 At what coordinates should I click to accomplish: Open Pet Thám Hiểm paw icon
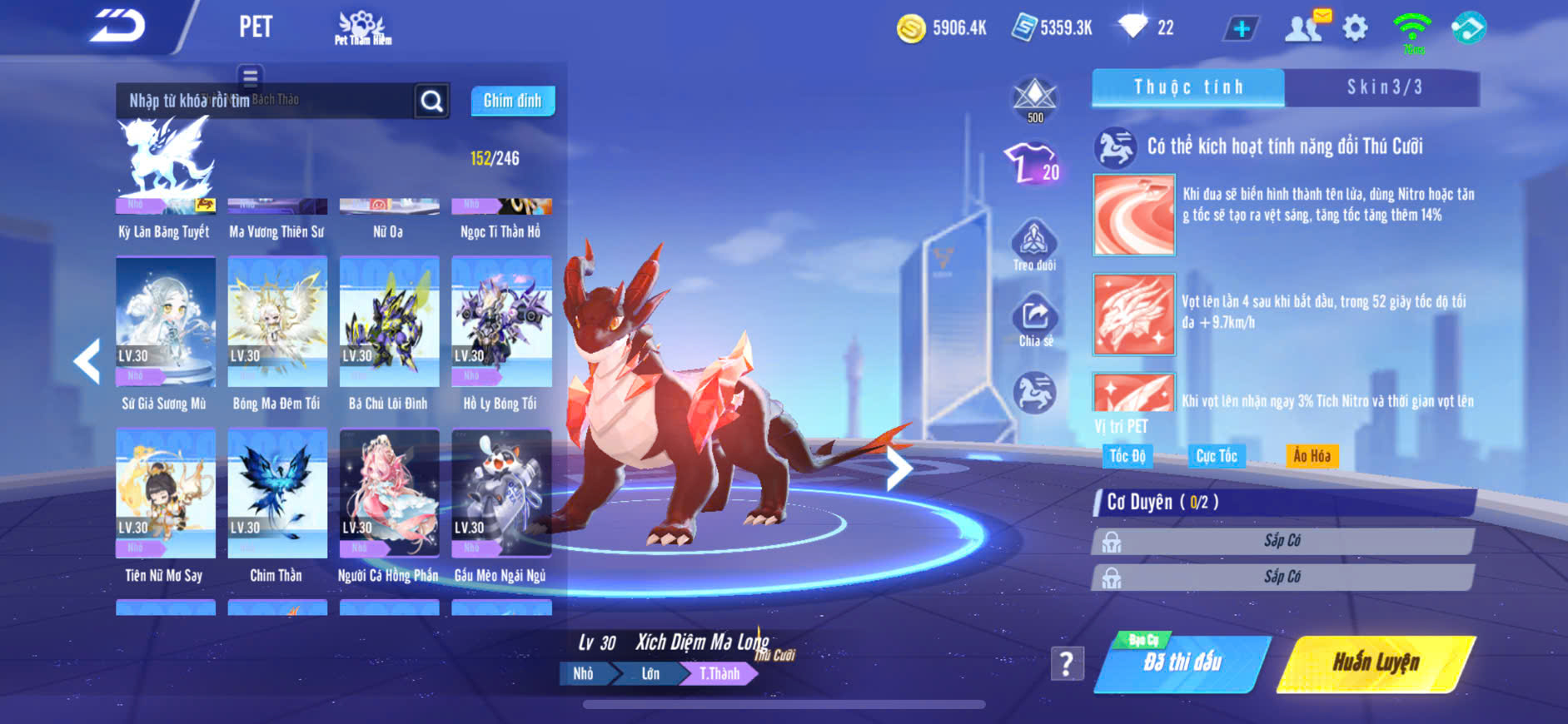(362, 27)
